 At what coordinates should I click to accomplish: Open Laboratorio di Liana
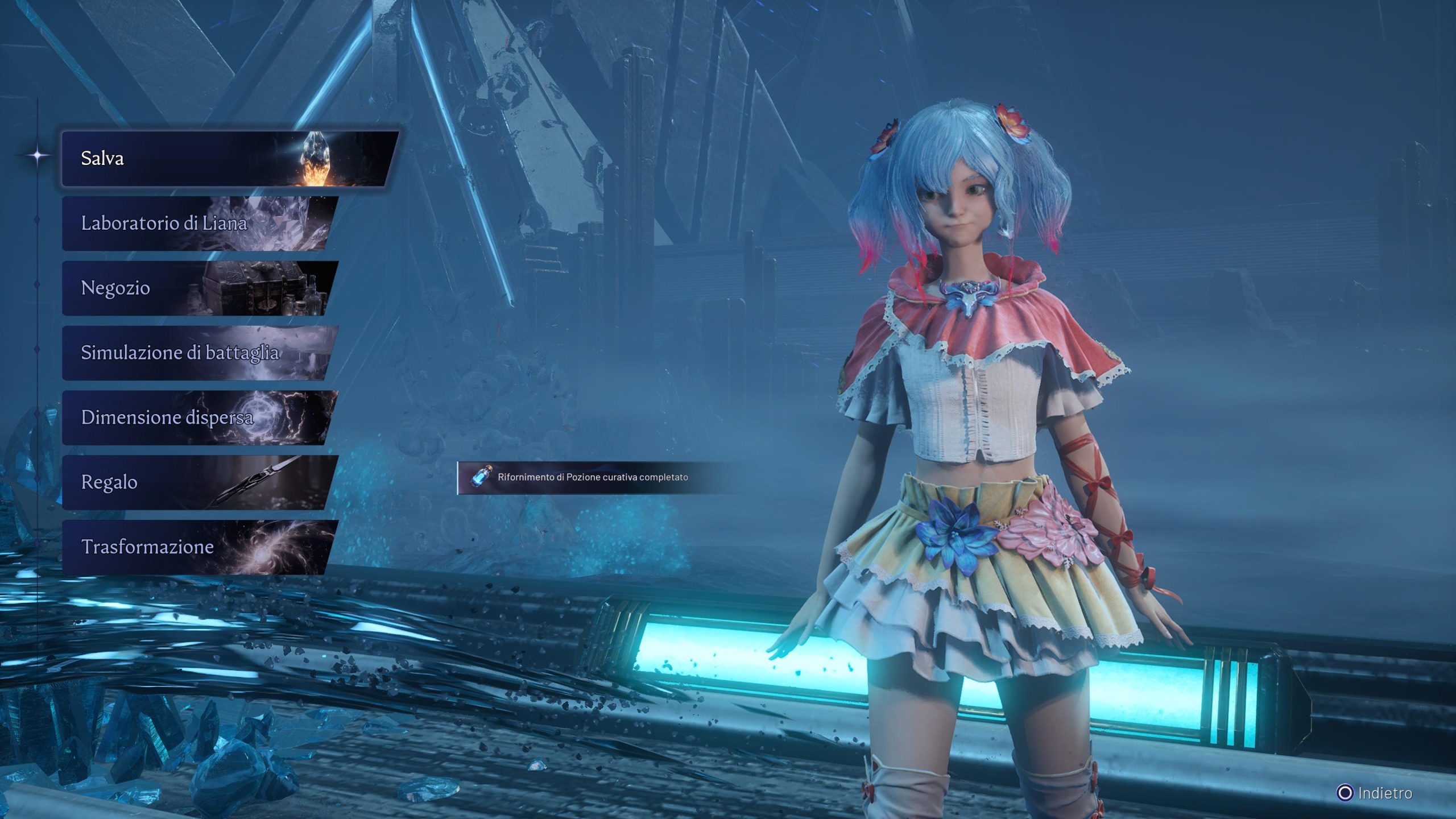tap(199, 224)
